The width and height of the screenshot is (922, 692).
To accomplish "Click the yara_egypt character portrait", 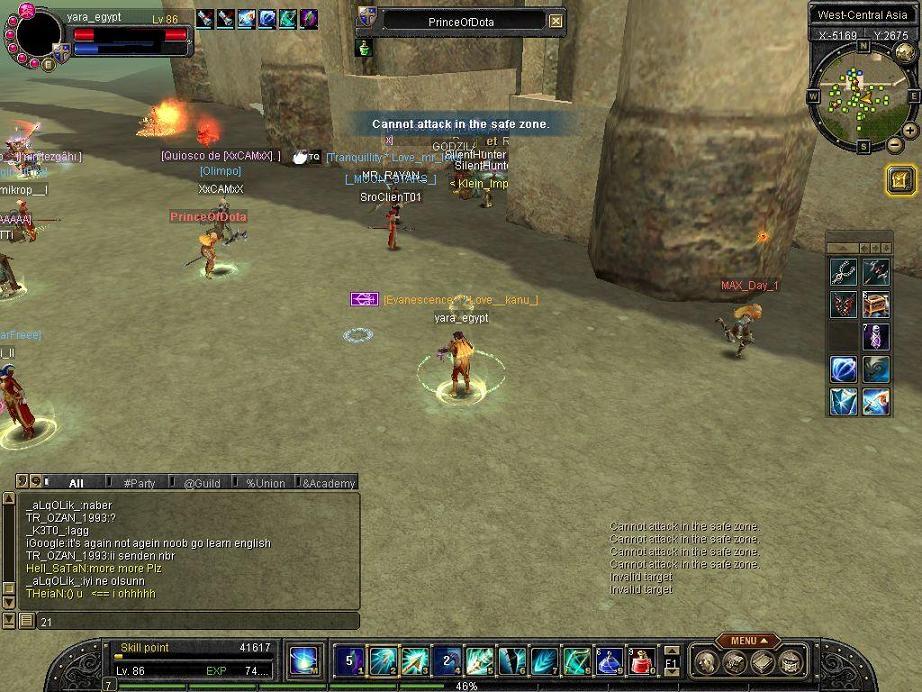I will click(x=38, y=36).
